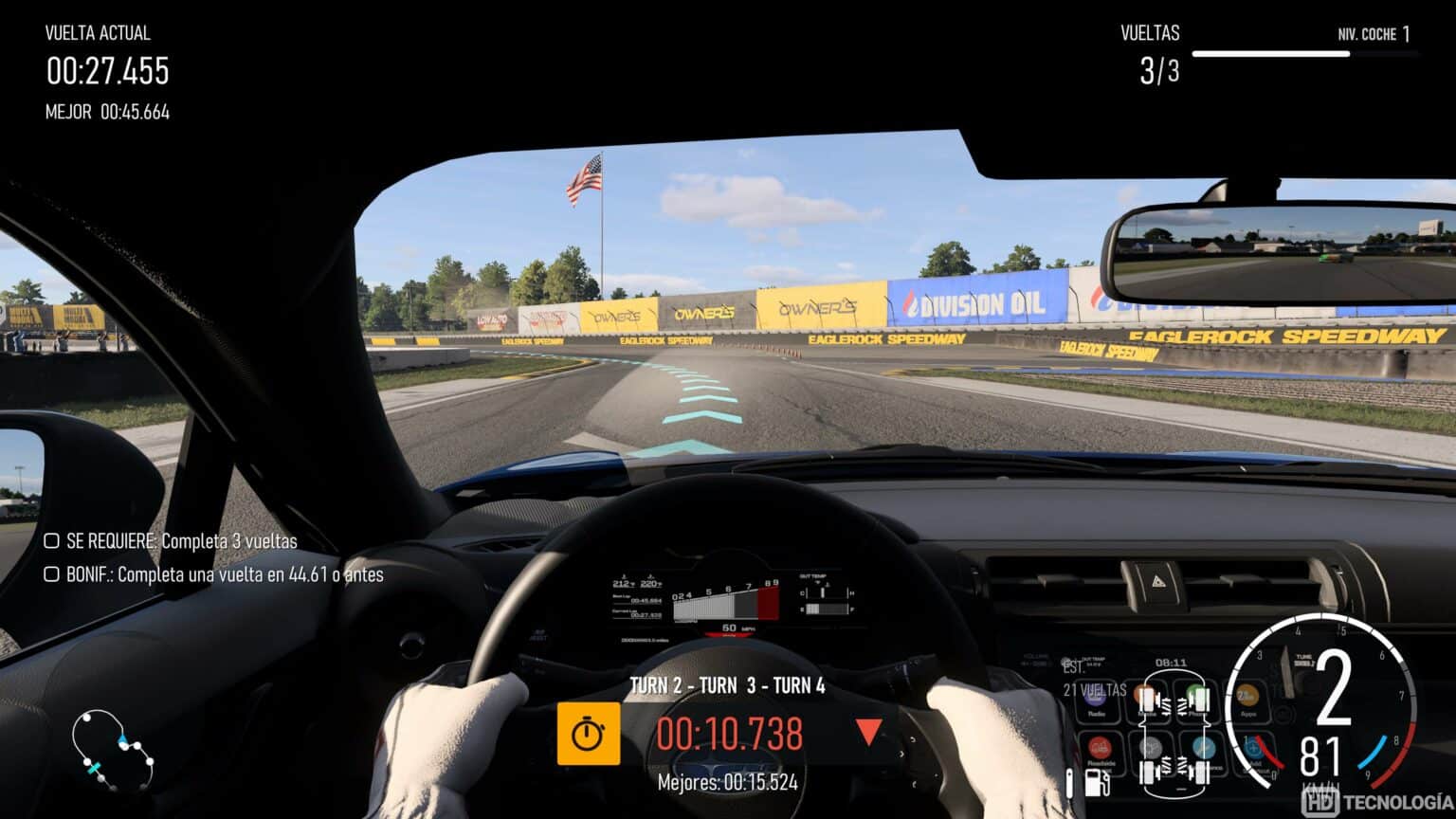Viewport: 1456px width, 819px height.
Task: Check the SE REQUIERE: Completa 3 vueltas objective
Action: click(x=52, y=541)
